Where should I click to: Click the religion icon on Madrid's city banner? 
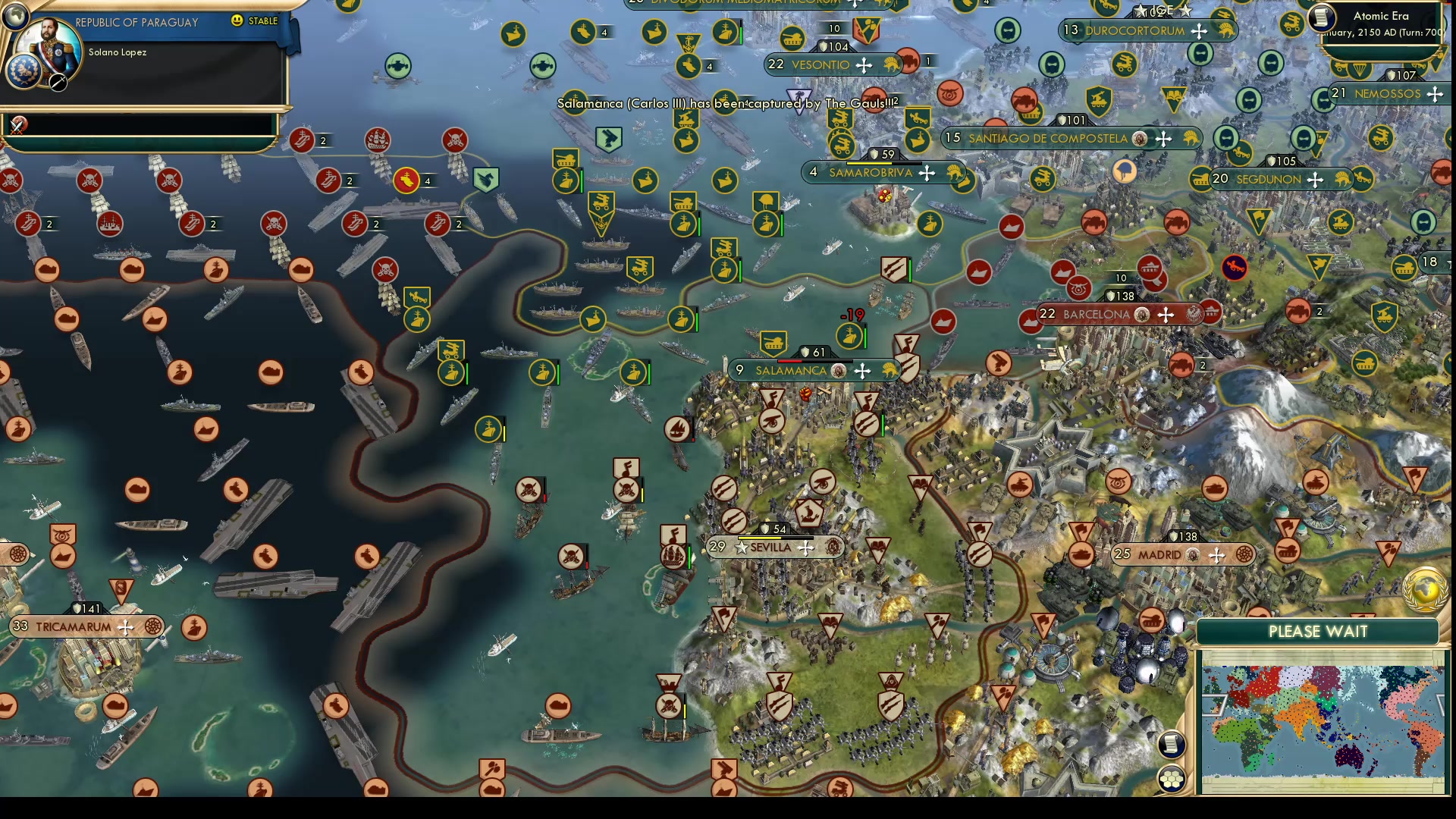[x=1193, y=555]
